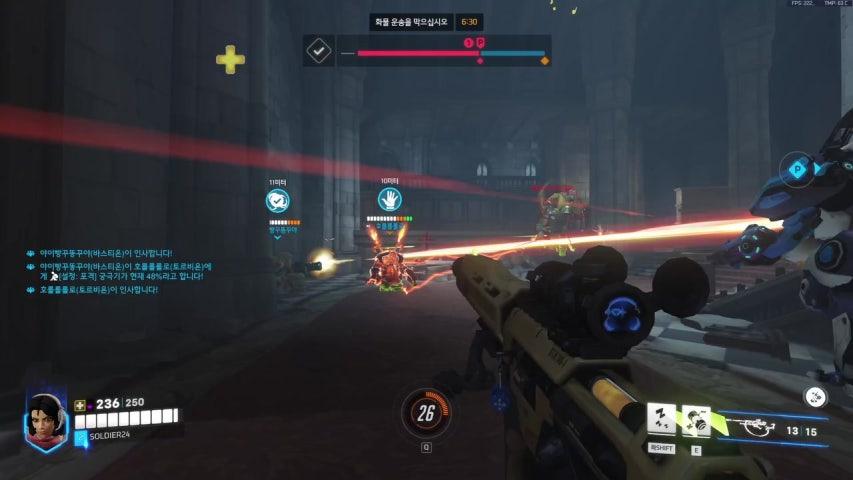Use the Biotic Grenade ability icon
Image resolution: width=853 pixels, height=480 pixels.
pyautogui.click(x=696, y=419)
